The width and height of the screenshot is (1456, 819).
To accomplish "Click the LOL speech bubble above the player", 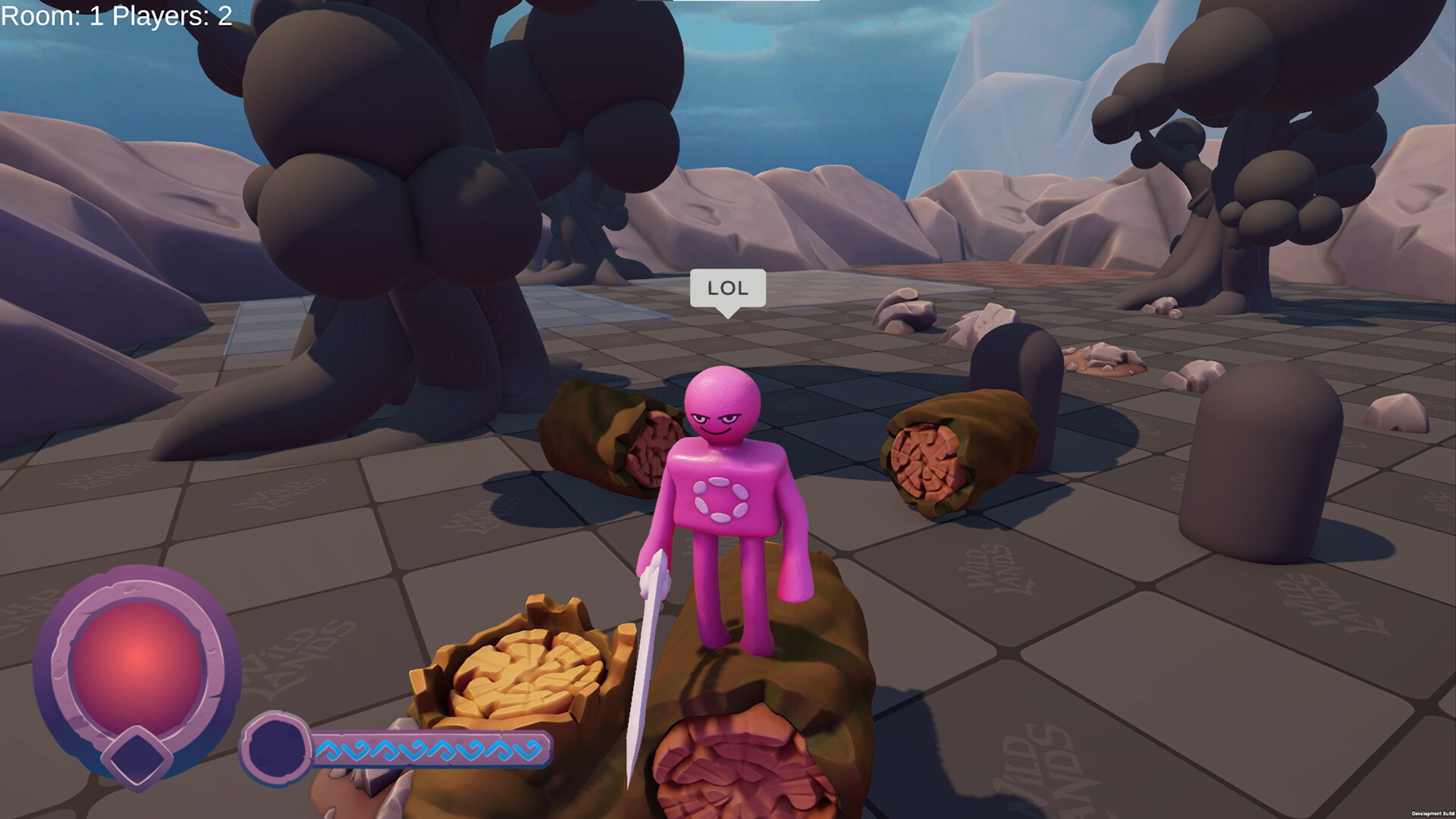I will coord(726,289).
